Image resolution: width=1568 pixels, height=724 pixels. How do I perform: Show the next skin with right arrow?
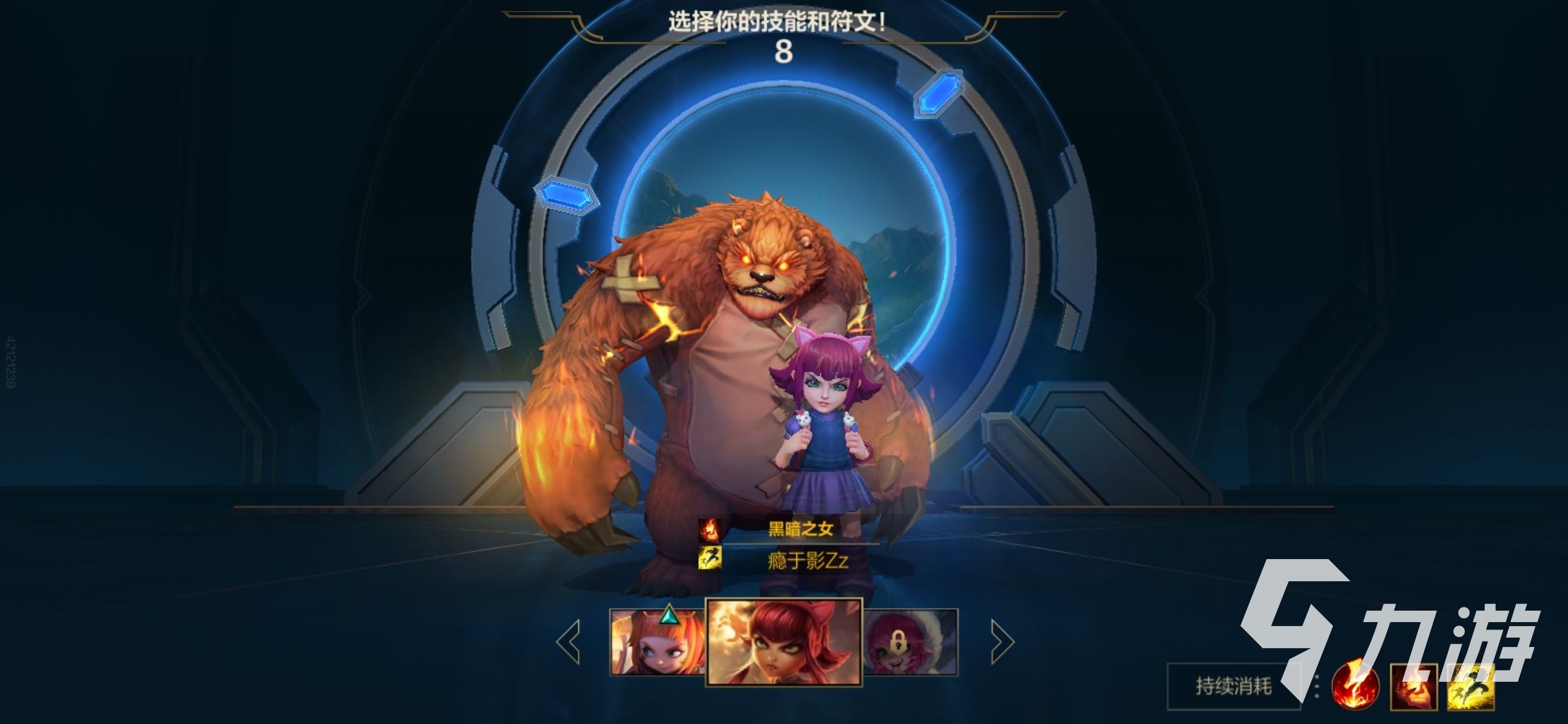tap(1002, 642)
